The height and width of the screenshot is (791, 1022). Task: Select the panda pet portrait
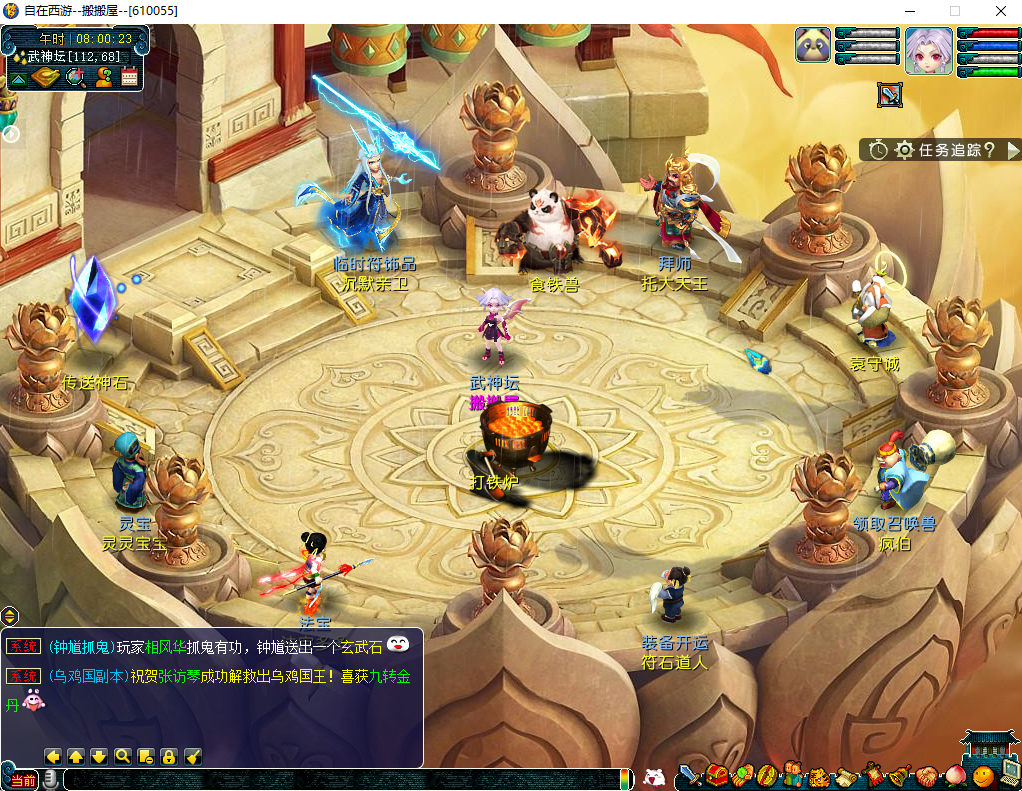[813, 45]
